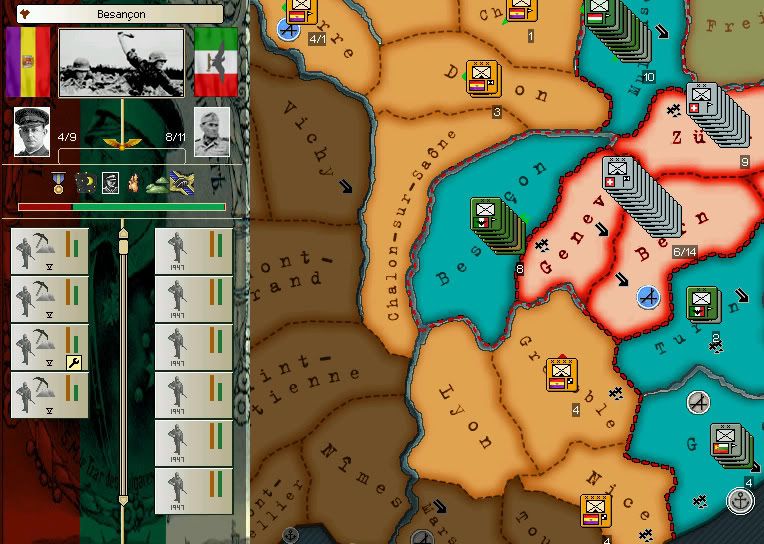Open the defending commander's portrait
This screenshot has width=764, height=544.
(x=212, y=131)
